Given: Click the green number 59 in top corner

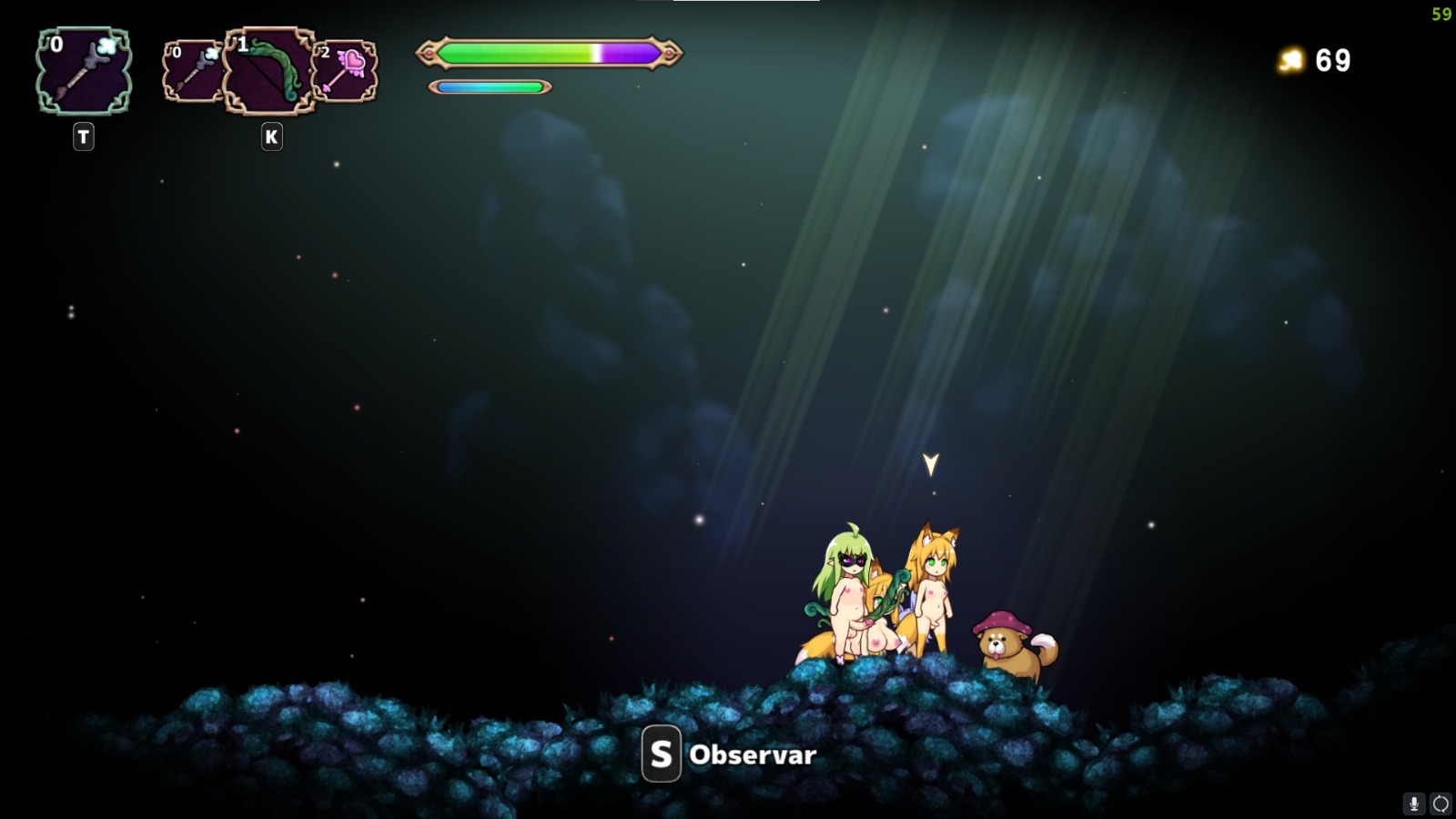Looking at the screenshot, I should (1440, 14).
